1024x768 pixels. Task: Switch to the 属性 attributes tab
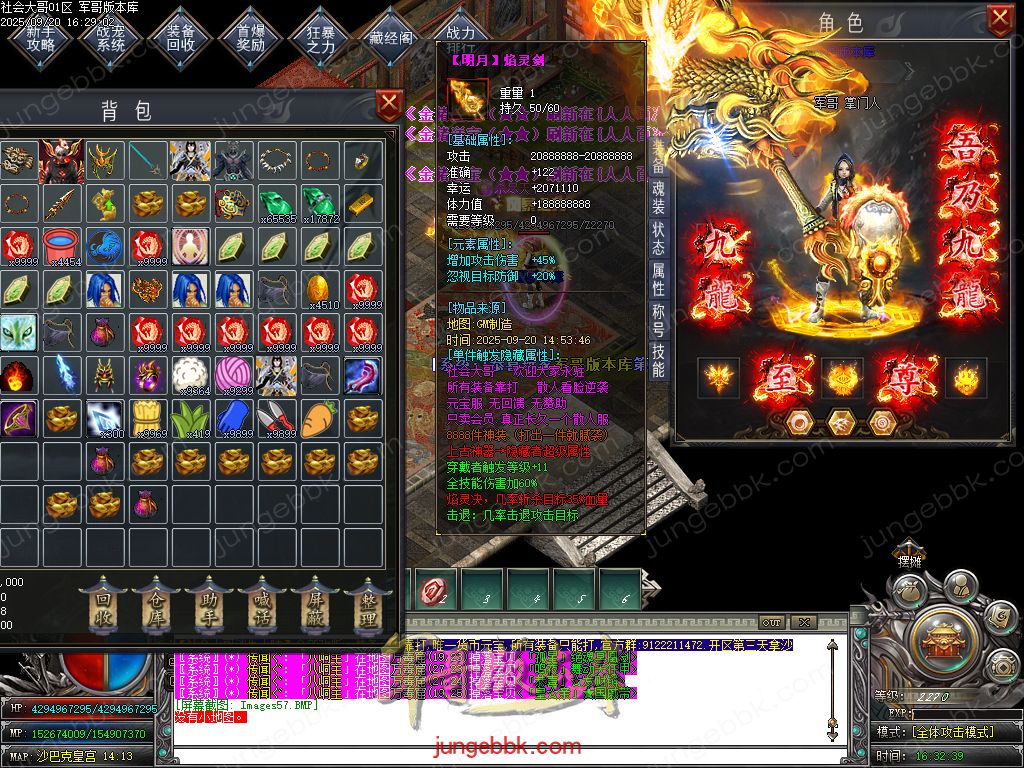[658, 277]
